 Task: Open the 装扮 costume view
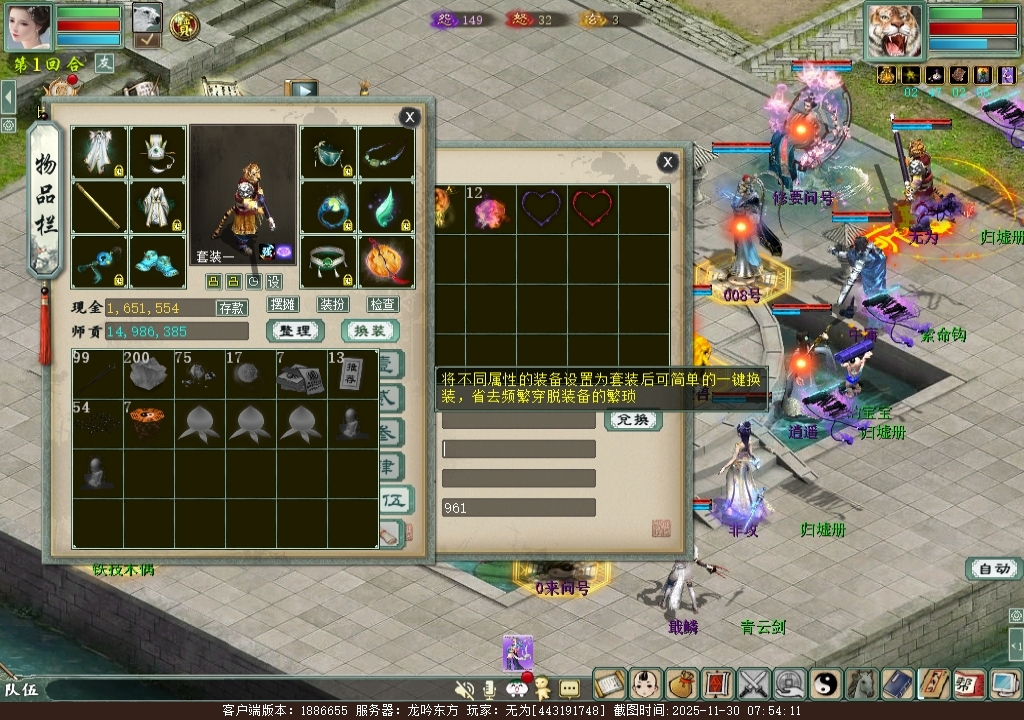(333, 305)
